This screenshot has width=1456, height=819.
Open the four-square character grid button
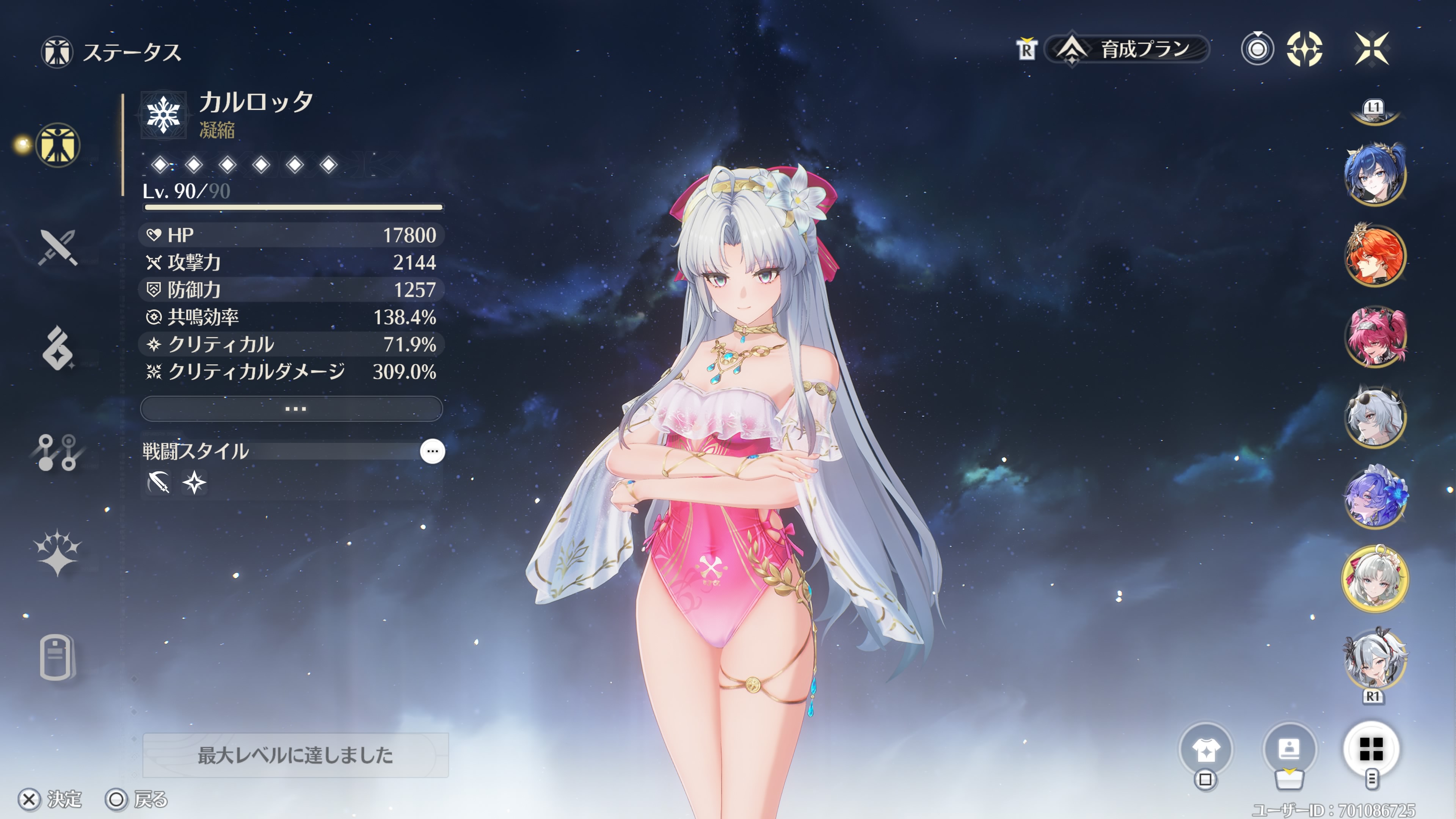(1371, 750)
